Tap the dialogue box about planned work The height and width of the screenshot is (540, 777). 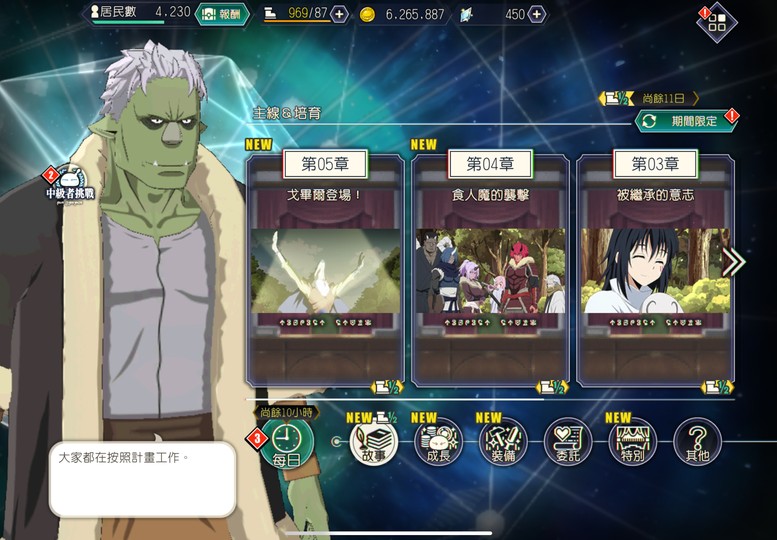(x=142, y=479)
